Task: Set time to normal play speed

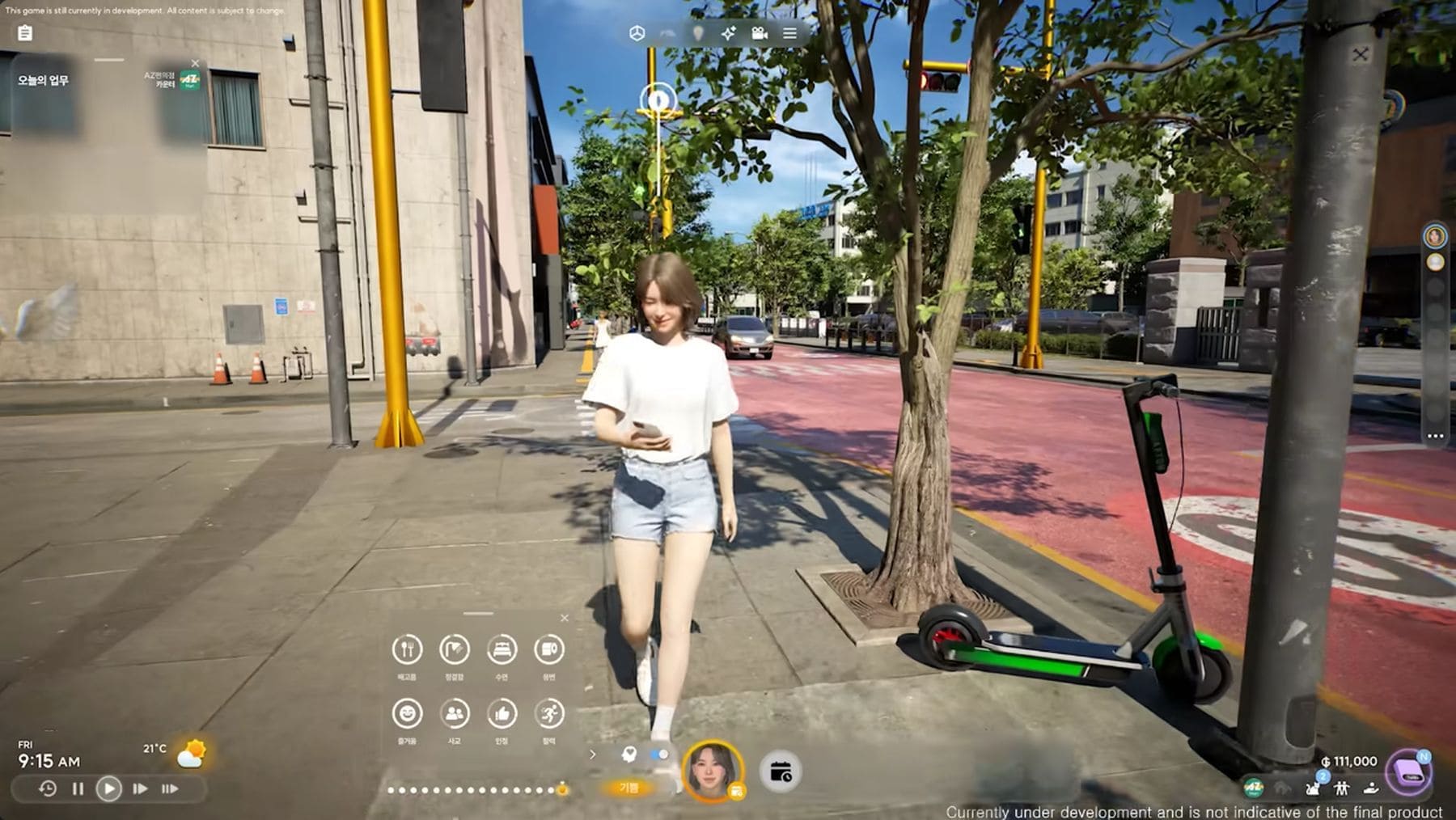Action: (108, 788)
